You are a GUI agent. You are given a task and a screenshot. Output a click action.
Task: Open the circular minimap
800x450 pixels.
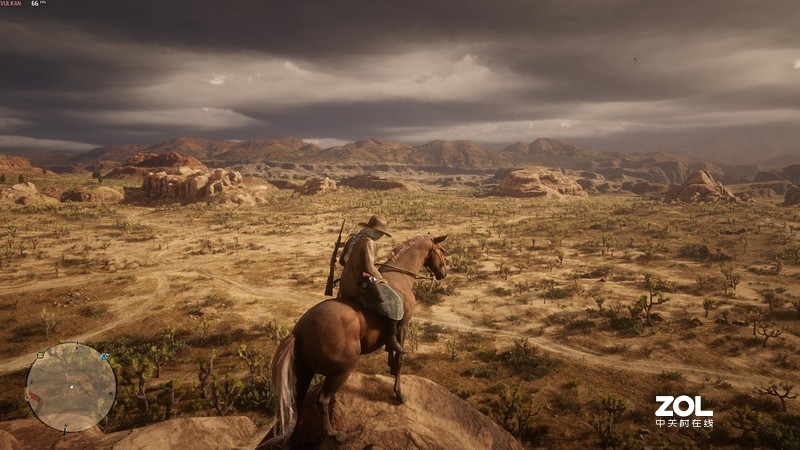(x=71, y=387)
